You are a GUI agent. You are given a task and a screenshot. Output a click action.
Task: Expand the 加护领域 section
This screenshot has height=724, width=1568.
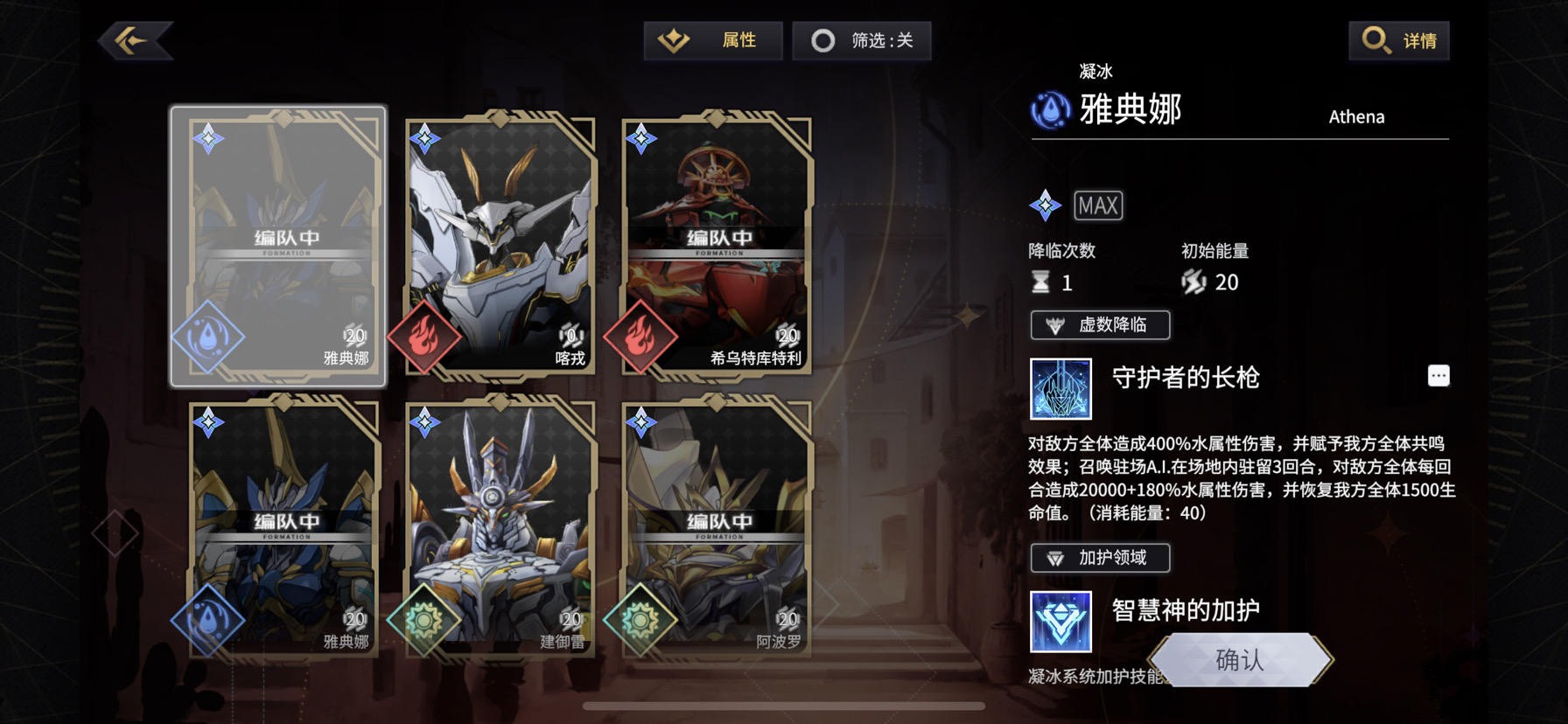coord(1100,558)
